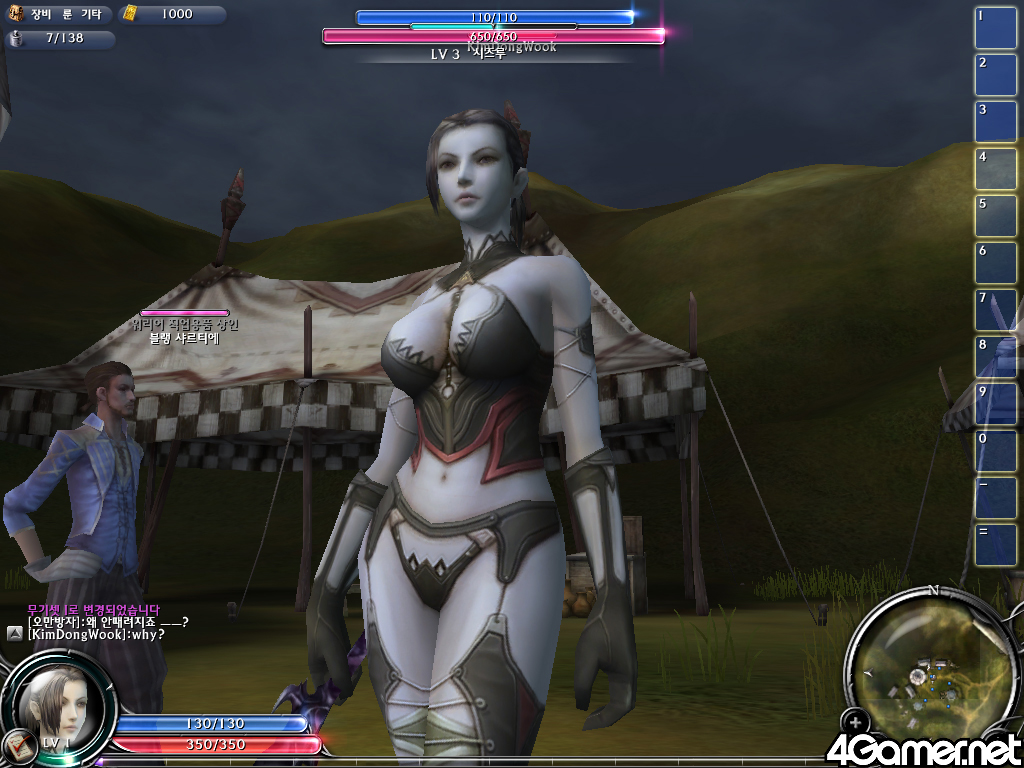Open the inventory chest icon
1024x768 pixels.
coord(17,14)
